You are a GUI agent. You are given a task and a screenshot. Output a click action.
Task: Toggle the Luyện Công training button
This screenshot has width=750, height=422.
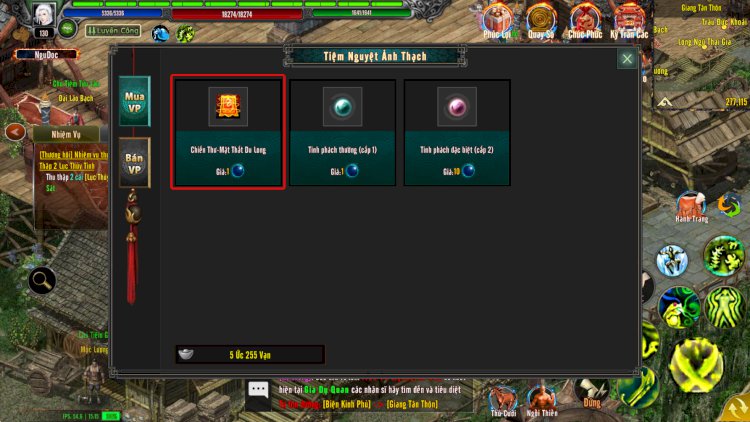[112, 32]
